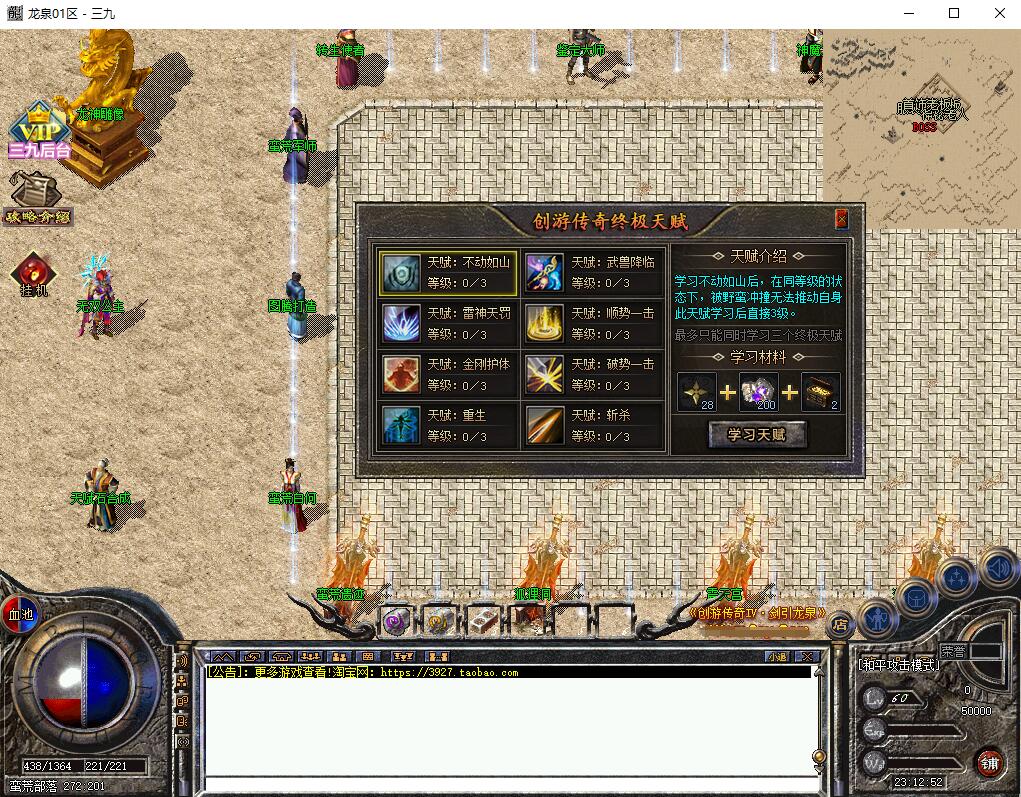Open the 攻略介绍 strategy guide
Viewport: 1021px width, 797px height.
pos(36,198)
